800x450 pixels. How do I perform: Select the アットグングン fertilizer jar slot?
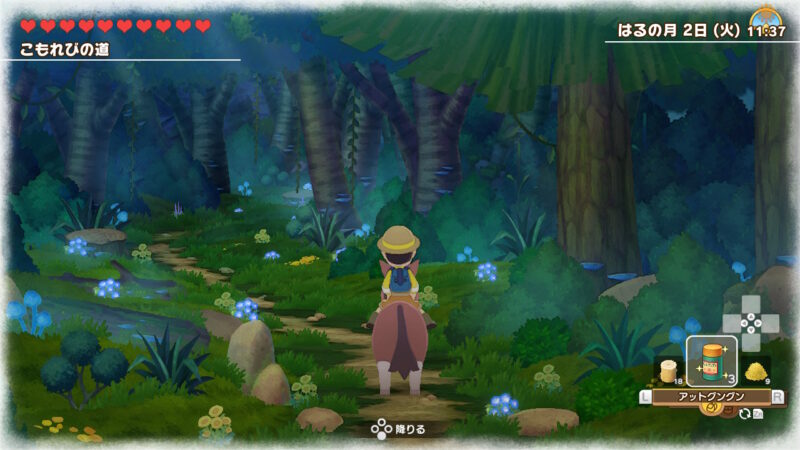712,361
